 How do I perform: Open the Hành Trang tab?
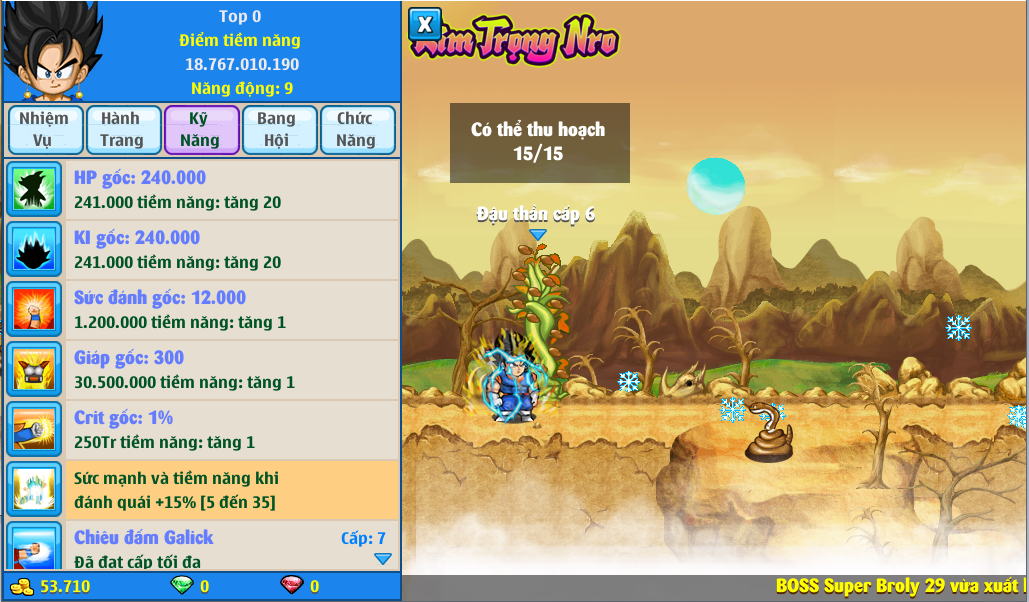click(x=122, y=130)
